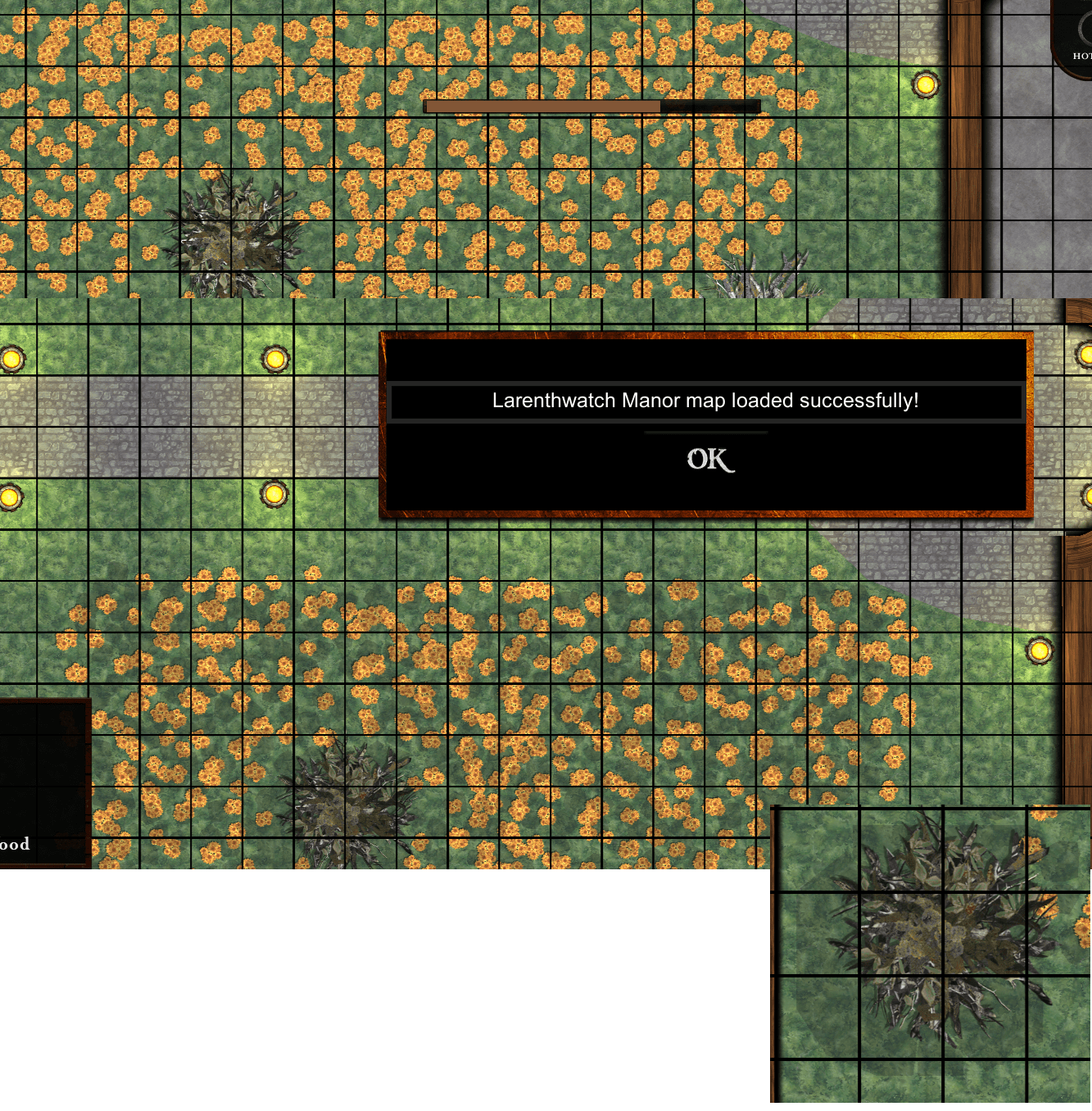The image size is (1092, 1111).
Task: Confirm the map loaded message with OK
Action: click(x=709, y=460)
